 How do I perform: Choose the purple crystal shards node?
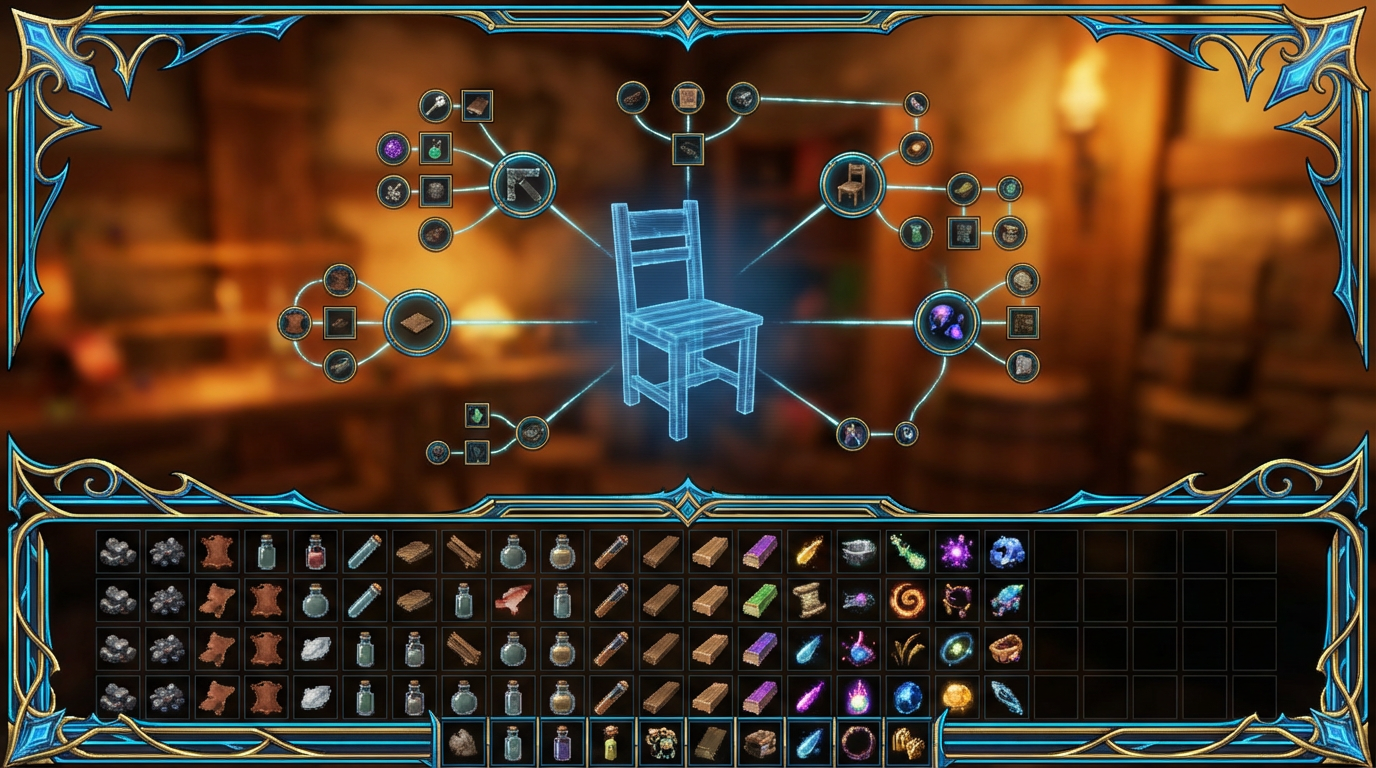(x=946, y=322)
